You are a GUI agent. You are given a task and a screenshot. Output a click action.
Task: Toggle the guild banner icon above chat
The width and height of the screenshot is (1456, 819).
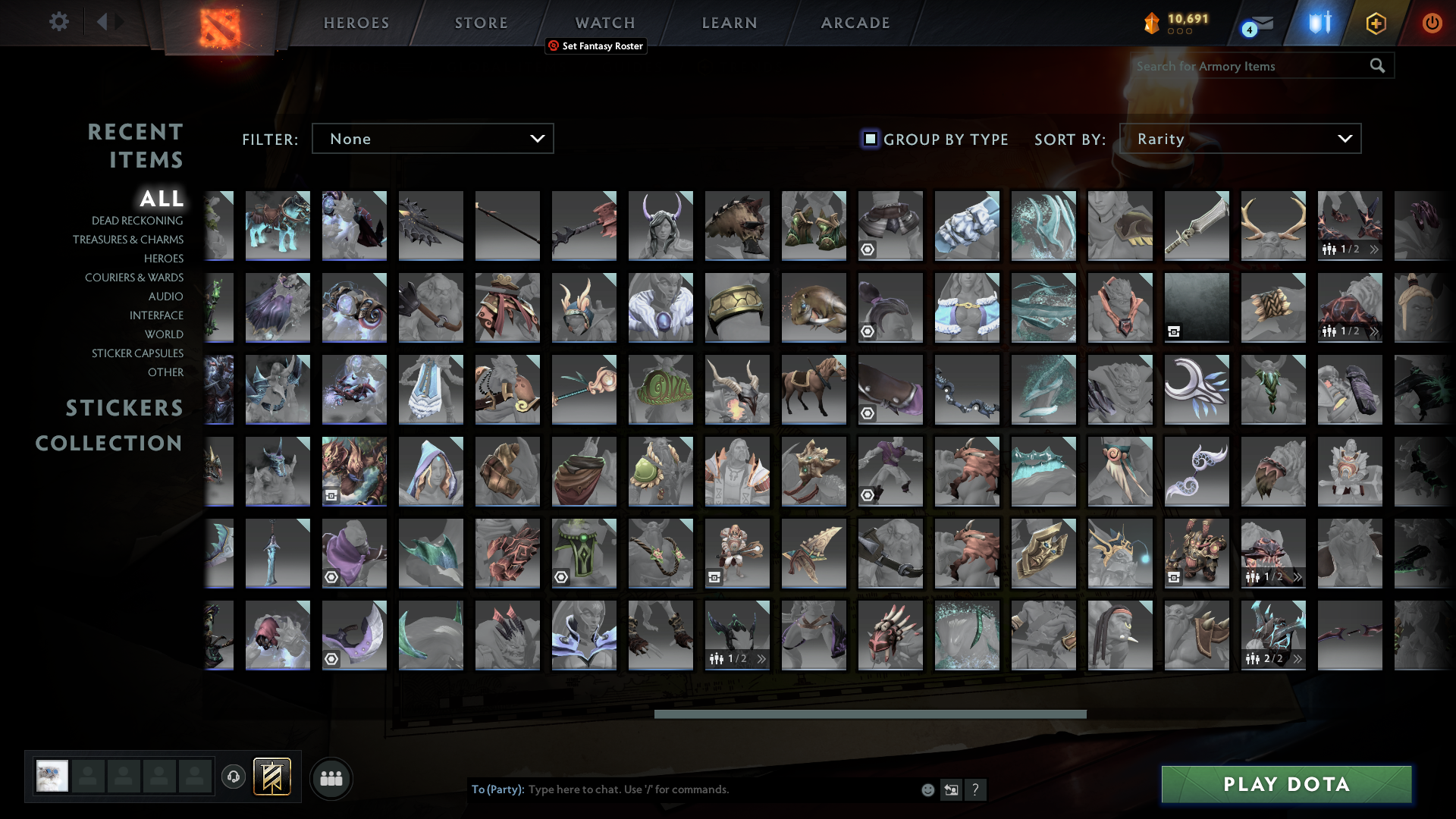pyautogui.click(x=274, y=777)
